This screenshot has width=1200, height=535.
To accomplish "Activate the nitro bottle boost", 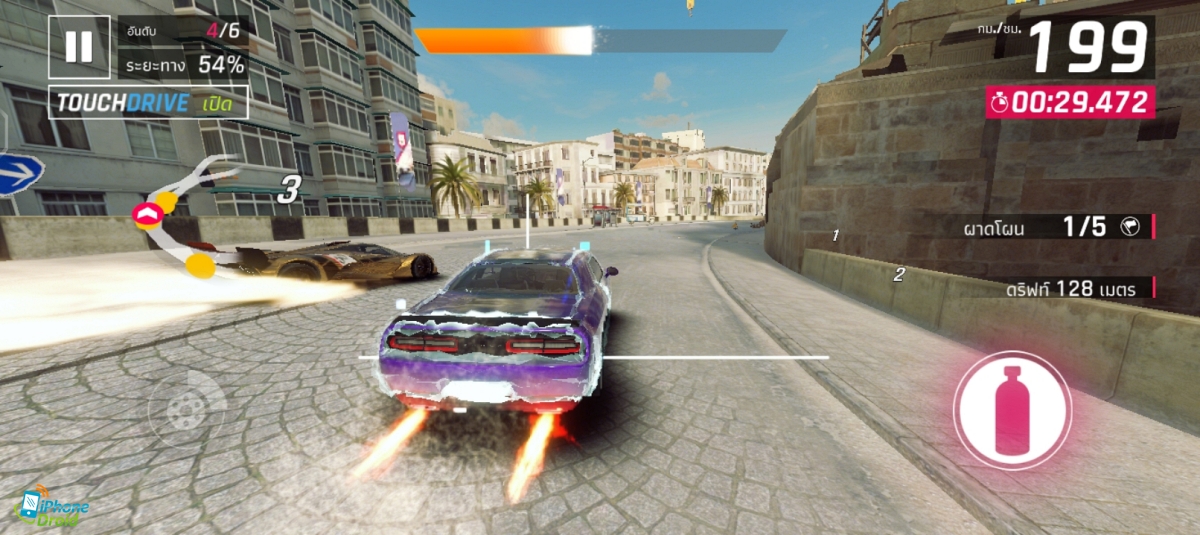I will click(x=1012, y=410).
